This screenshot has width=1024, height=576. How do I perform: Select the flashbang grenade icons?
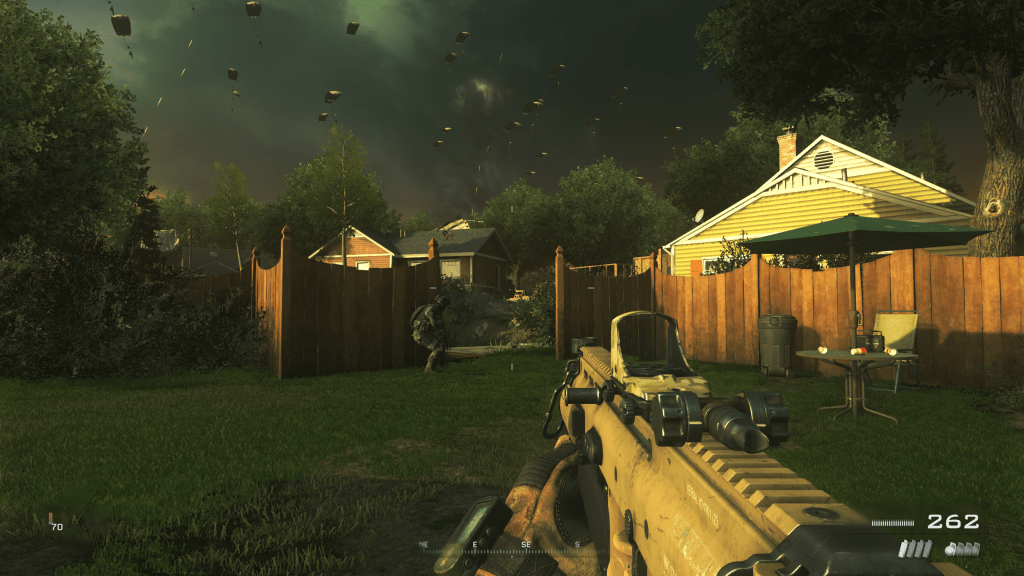click(915, 548)
